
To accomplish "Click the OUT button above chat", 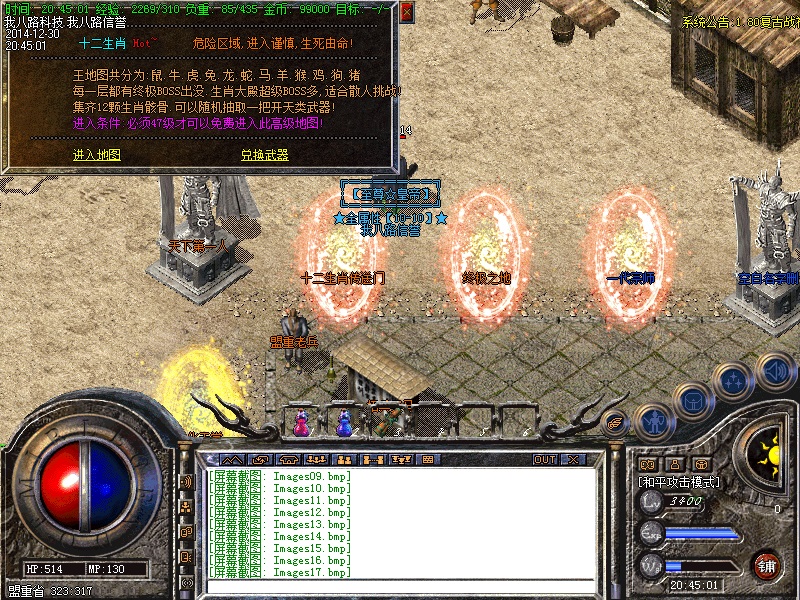I will 544,460.
